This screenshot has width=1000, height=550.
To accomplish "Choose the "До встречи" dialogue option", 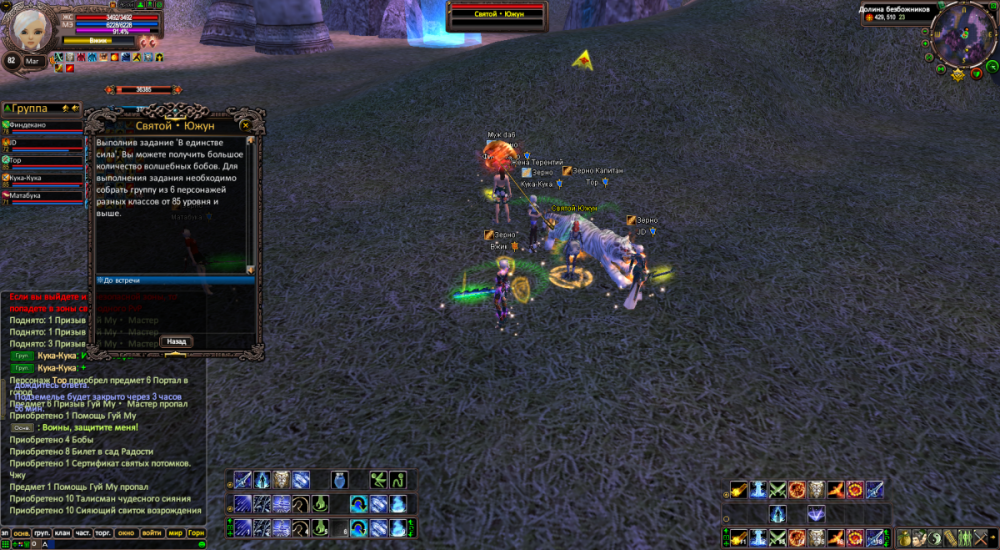I will click(174, 281).
